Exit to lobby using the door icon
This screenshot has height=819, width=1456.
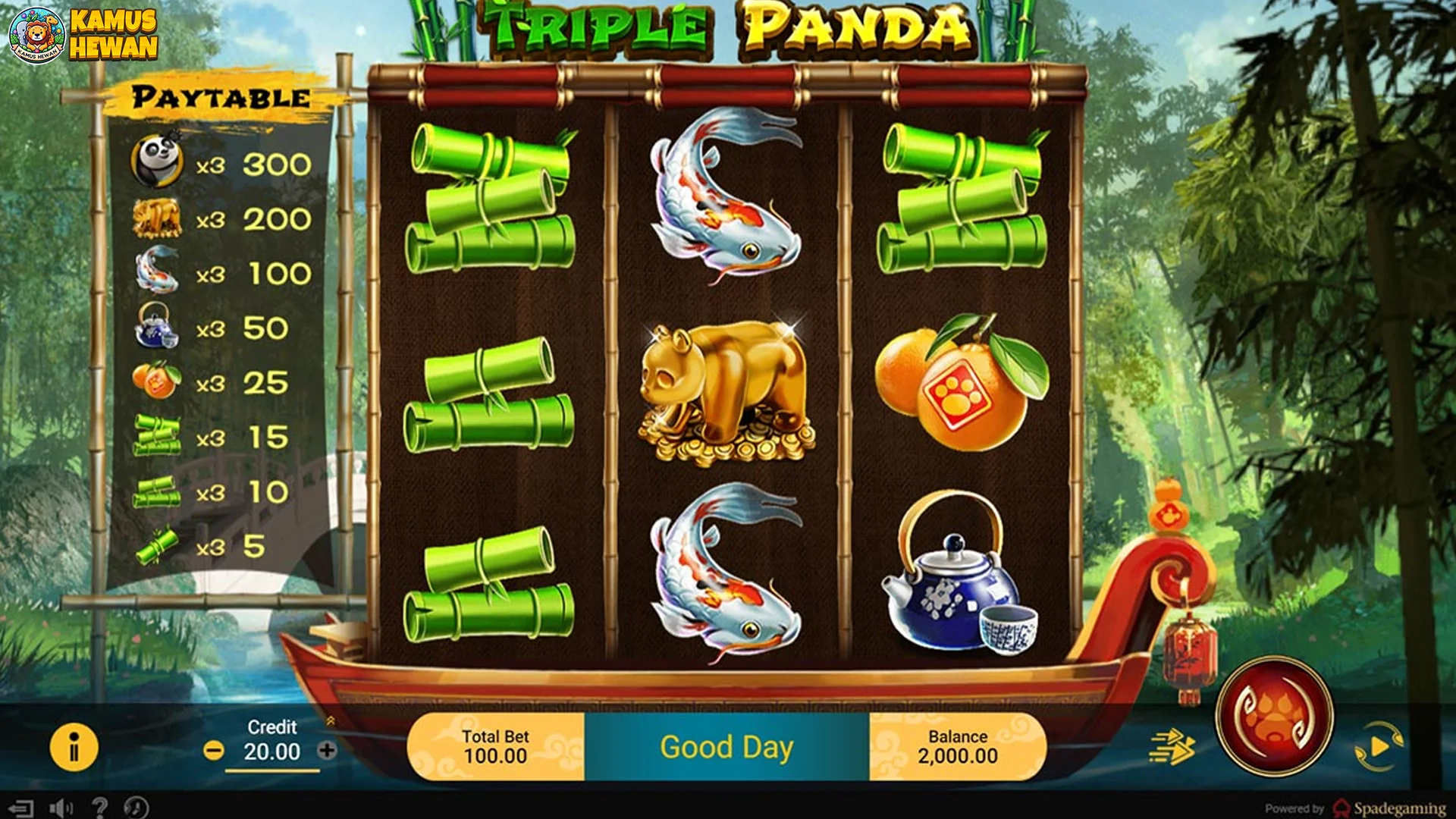click(x=22, y=805)
